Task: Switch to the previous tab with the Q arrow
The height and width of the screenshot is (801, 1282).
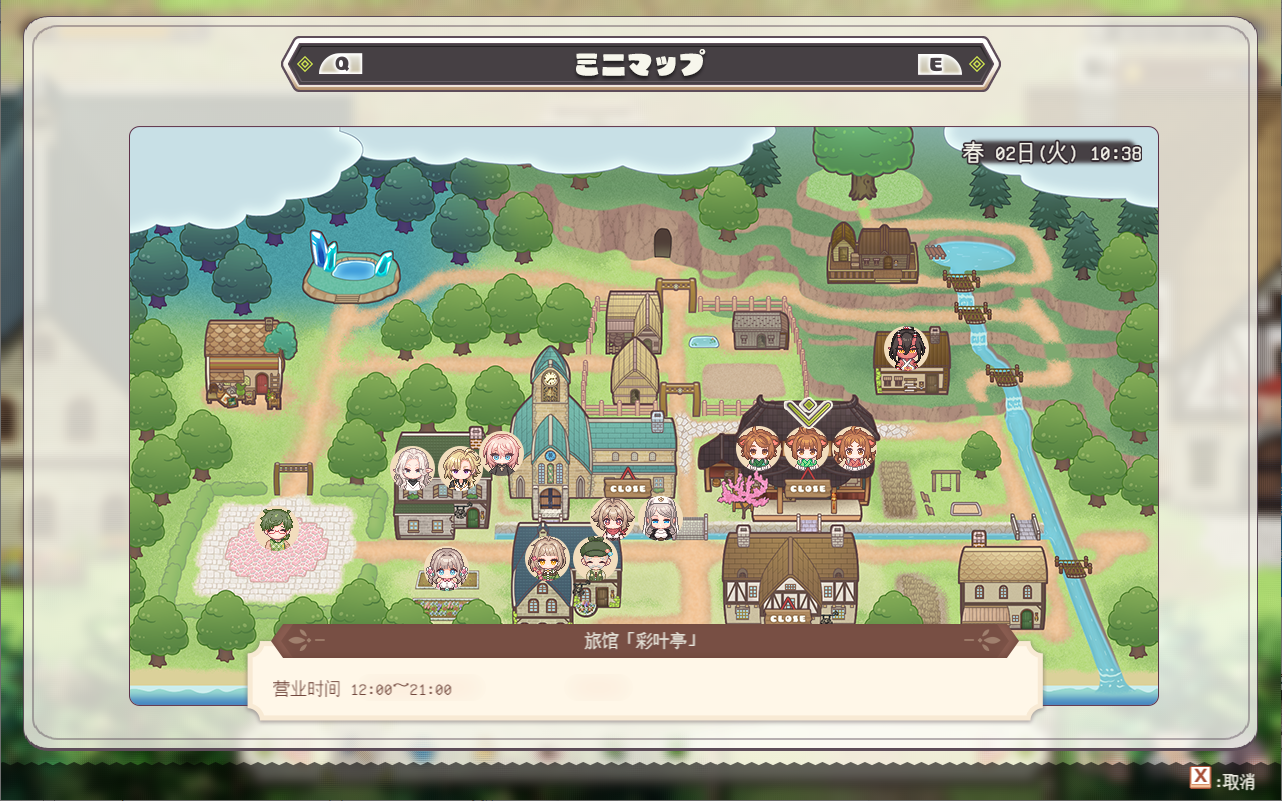Action: coord(341,64)
